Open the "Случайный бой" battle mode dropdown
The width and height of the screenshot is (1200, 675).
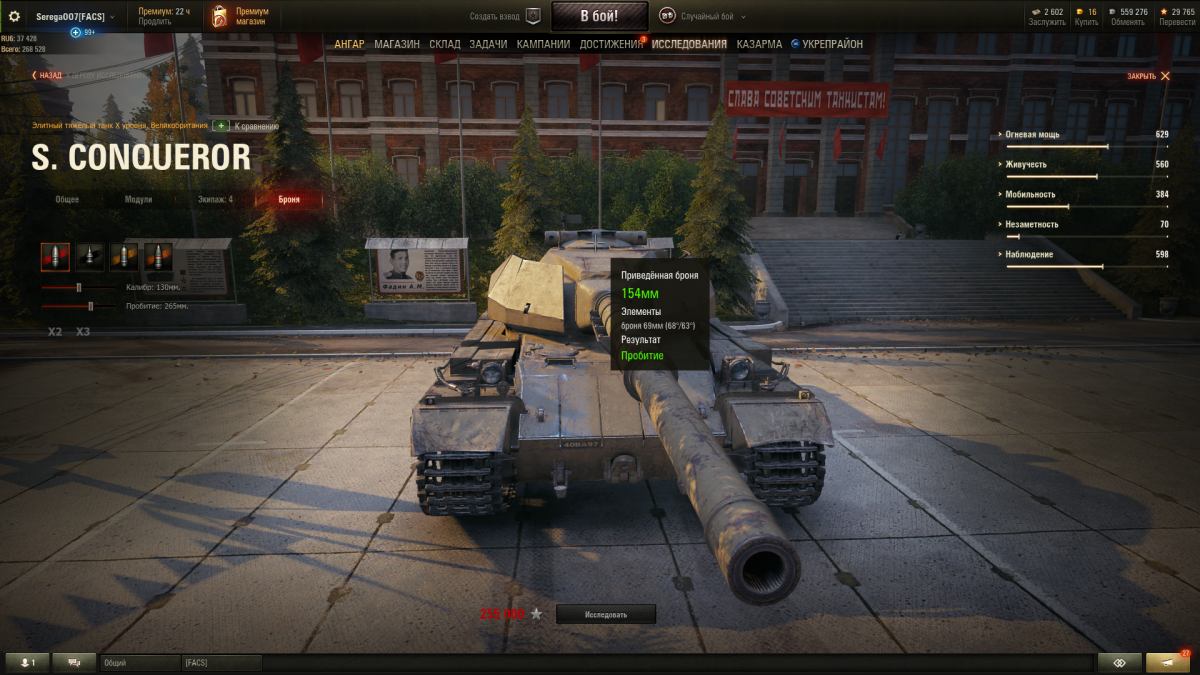tap(700, 16)
